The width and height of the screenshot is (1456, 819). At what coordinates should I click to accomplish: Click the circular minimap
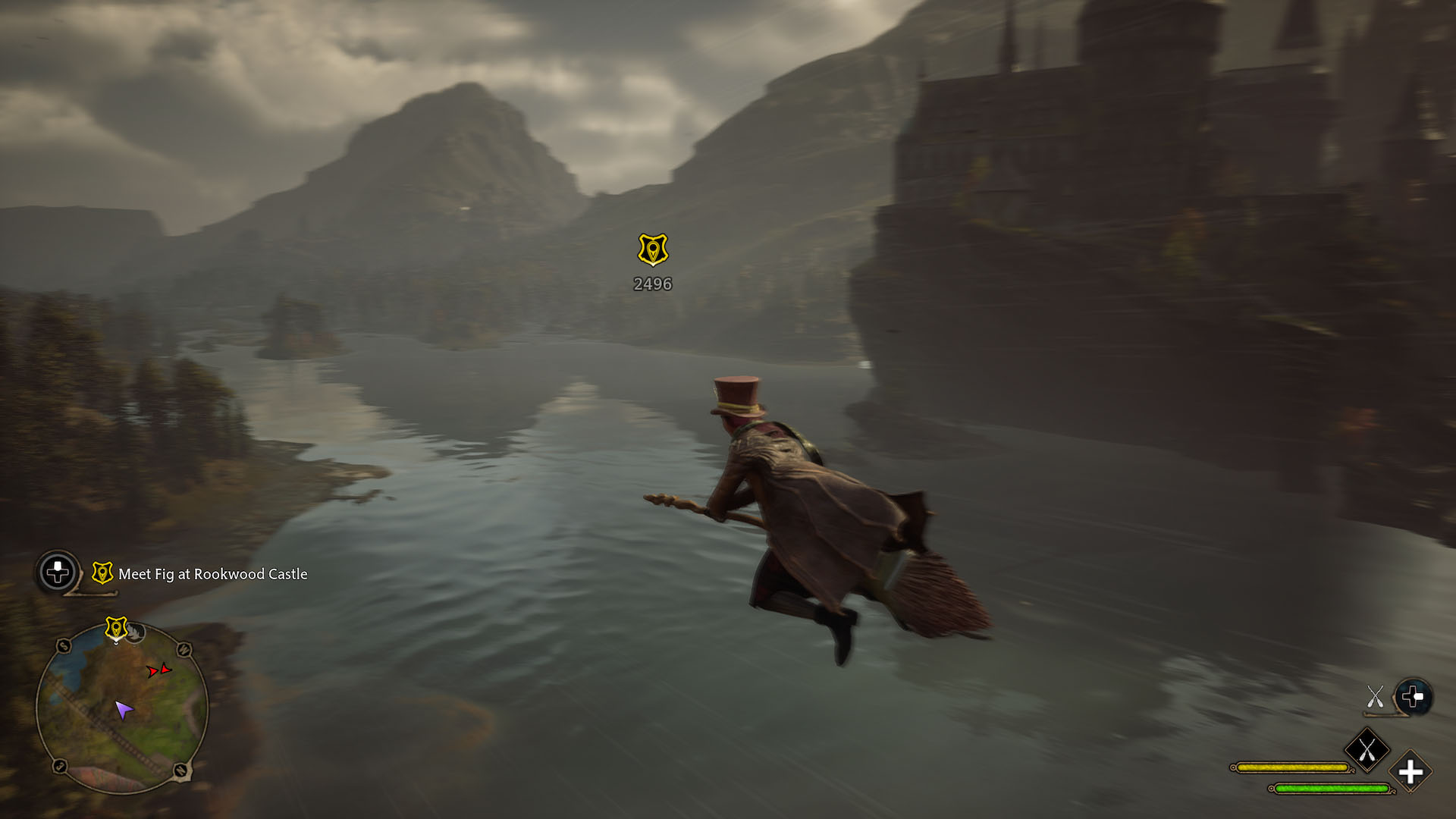122,709
